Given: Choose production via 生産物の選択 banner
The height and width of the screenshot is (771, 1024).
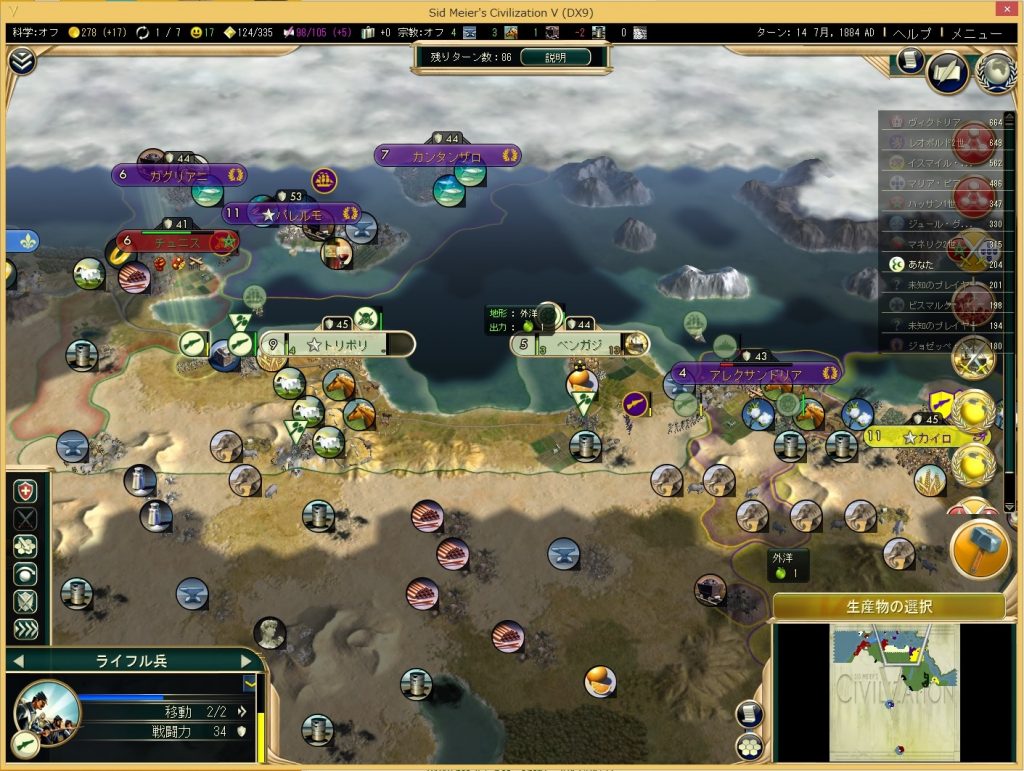Looking at the screenshot, I should point(888,606).
